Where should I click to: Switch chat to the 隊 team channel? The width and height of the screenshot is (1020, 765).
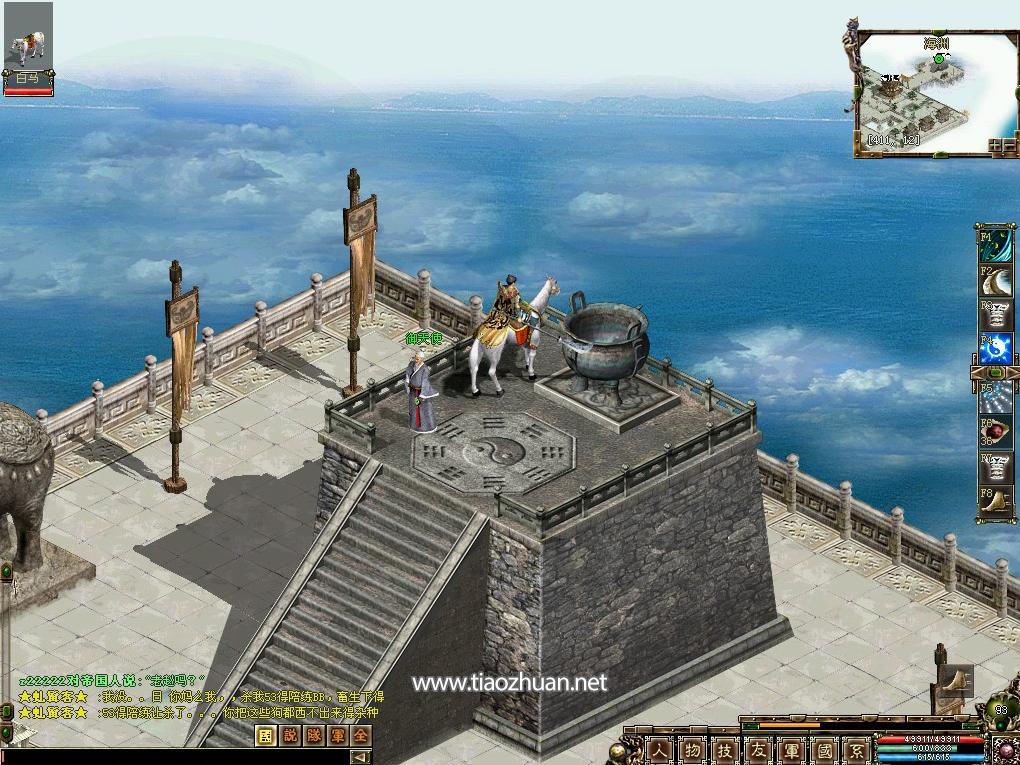pos(312,735)
